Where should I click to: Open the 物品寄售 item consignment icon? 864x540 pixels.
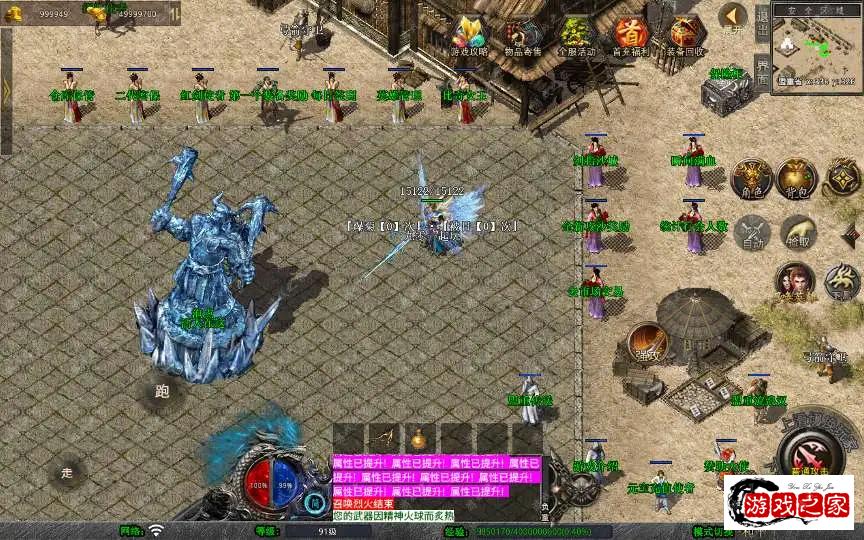(x=523, y=36)
